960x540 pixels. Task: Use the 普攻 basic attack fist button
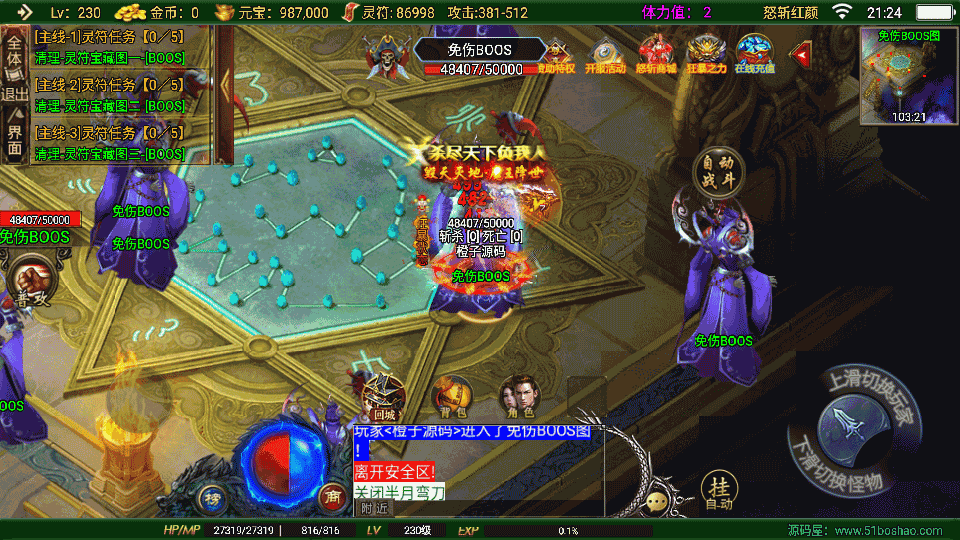27,279
